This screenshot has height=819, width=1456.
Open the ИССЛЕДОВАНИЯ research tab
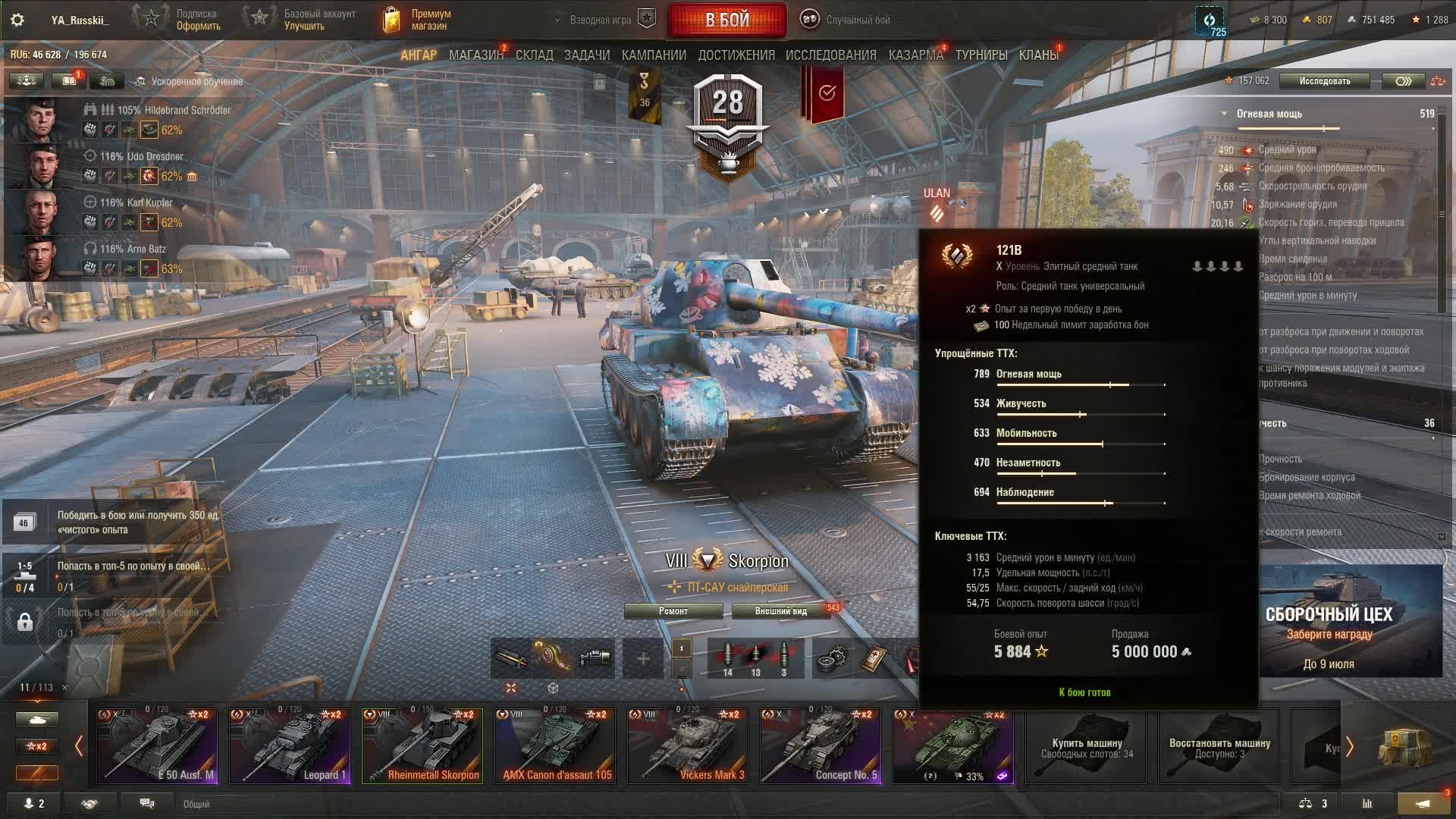coord(830,55)
